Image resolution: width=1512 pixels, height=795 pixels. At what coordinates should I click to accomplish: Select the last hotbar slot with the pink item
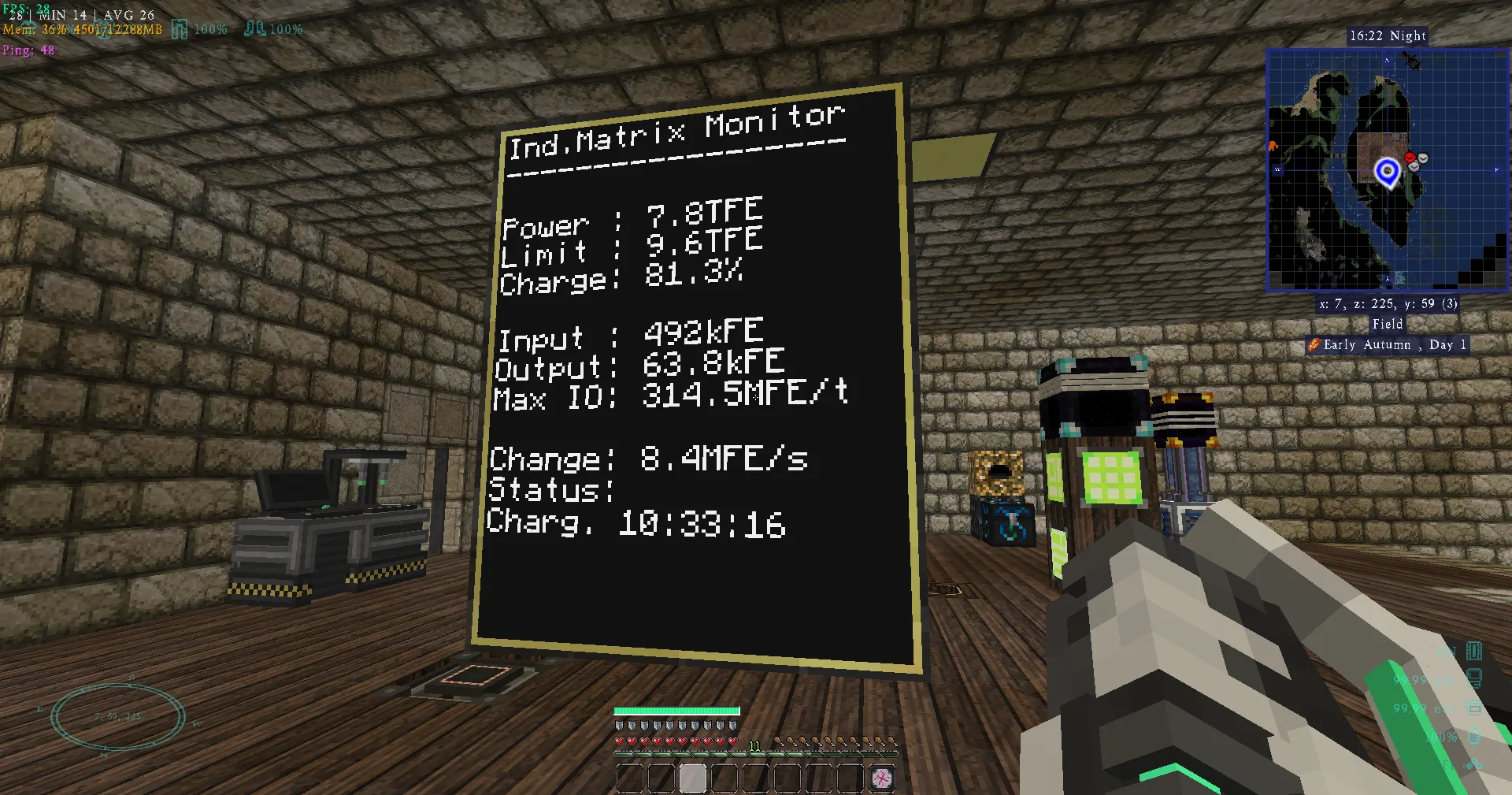tap(881, 778)
